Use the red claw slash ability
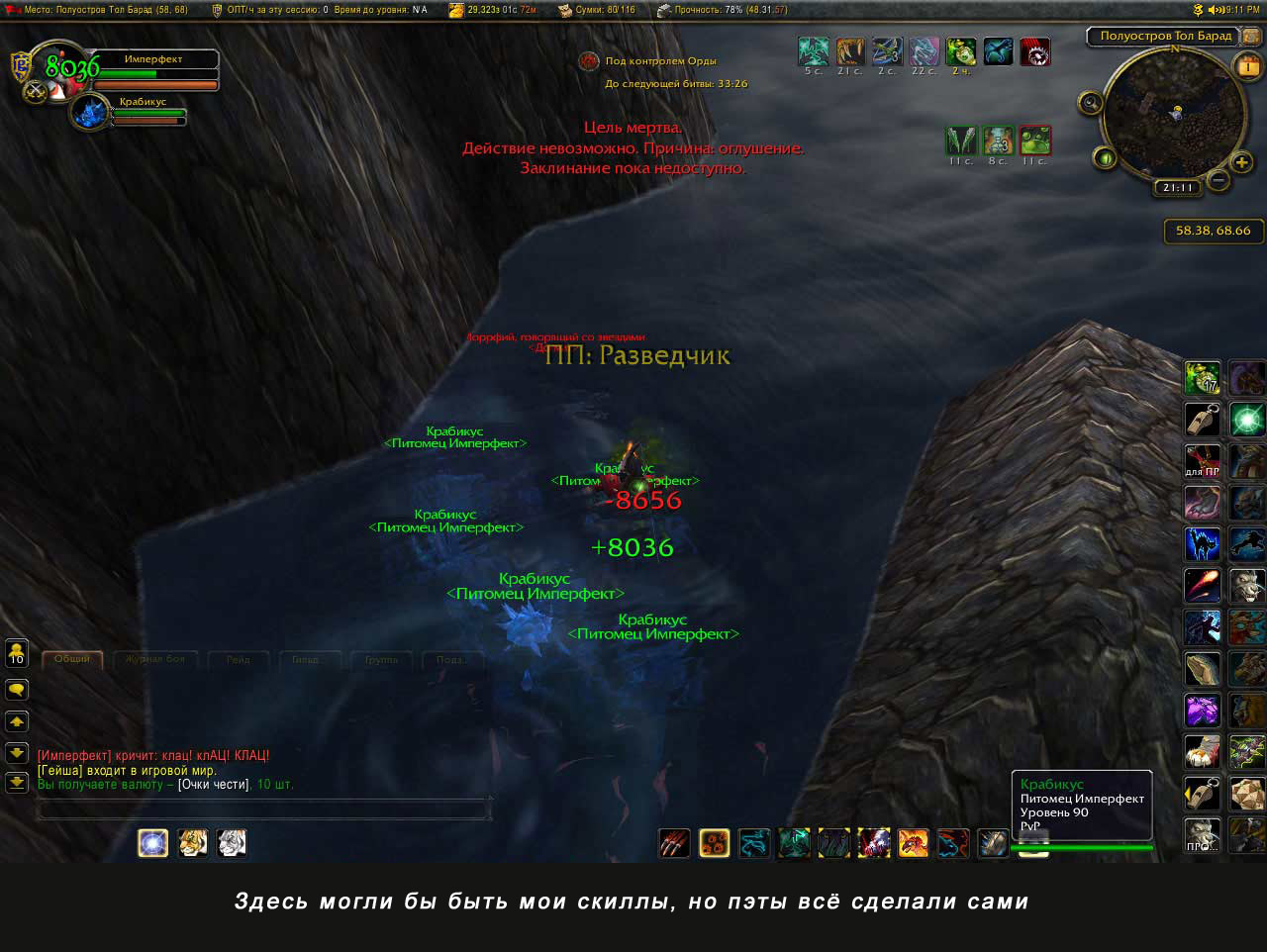The height and width of the screenshot is (952, 1267). 674,843
